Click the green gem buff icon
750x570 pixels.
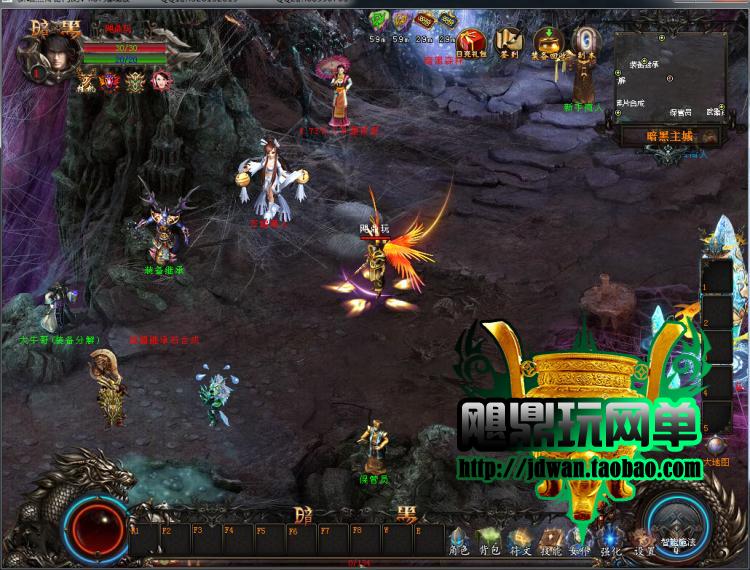tap(380, 20)
